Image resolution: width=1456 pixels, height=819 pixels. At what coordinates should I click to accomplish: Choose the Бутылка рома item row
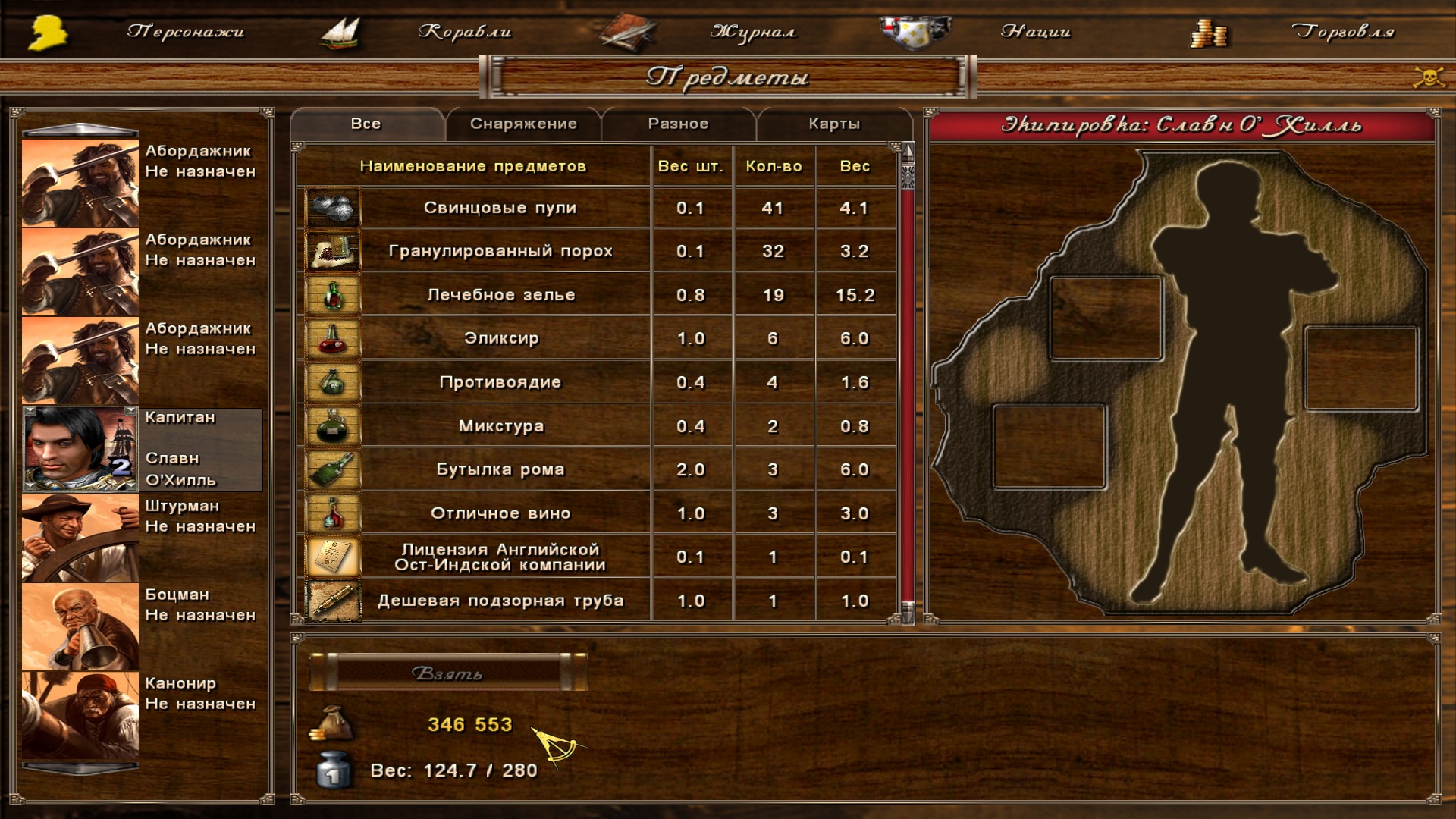pos(500,469)
